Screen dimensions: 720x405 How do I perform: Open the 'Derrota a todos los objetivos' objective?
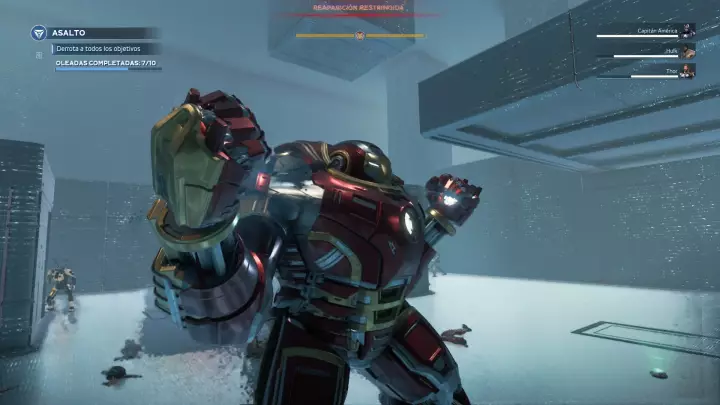[x=99, y=48]
